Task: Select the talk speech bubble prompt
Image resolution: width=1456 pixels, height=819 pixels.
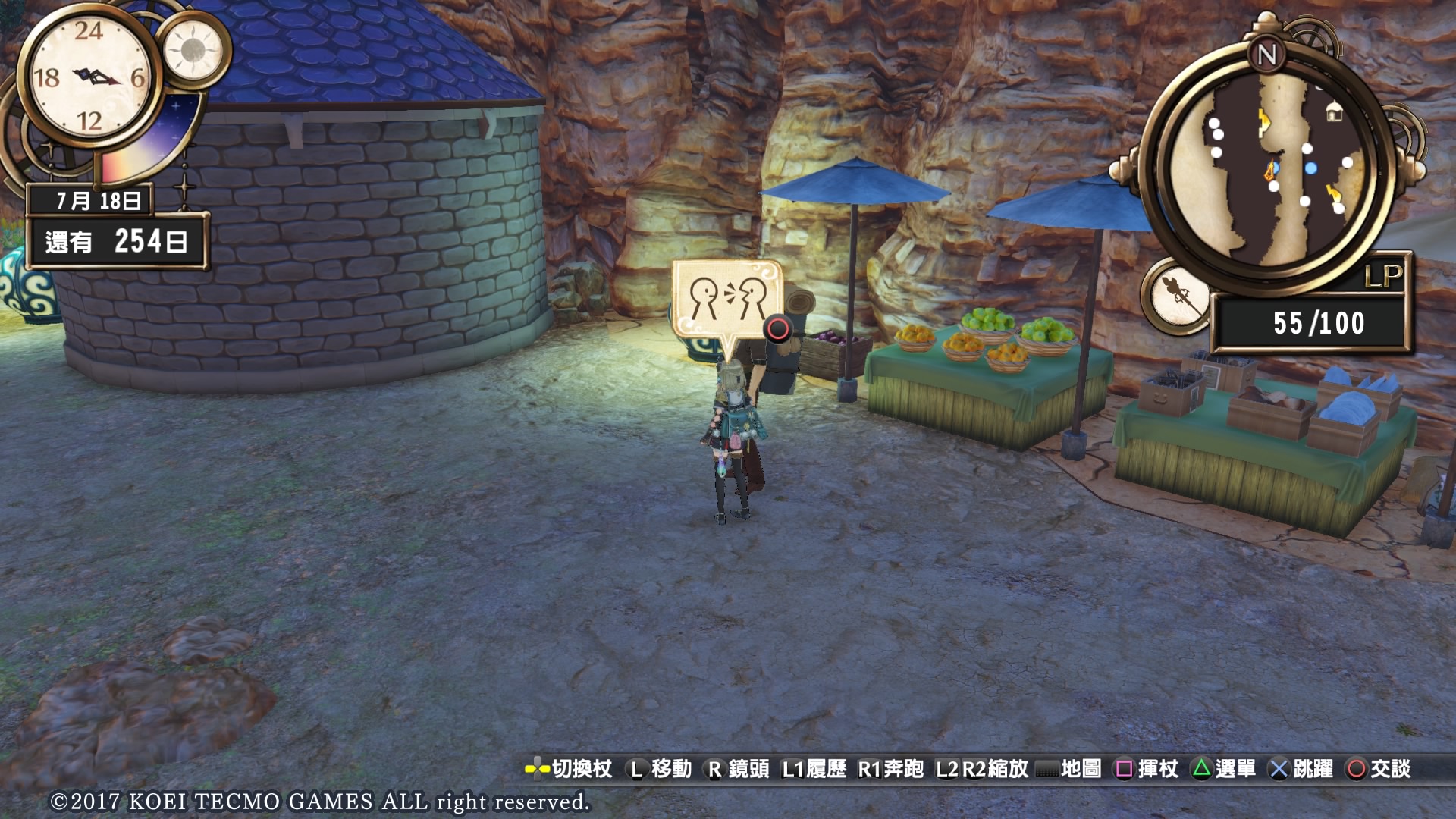Action: click(726, 300)
